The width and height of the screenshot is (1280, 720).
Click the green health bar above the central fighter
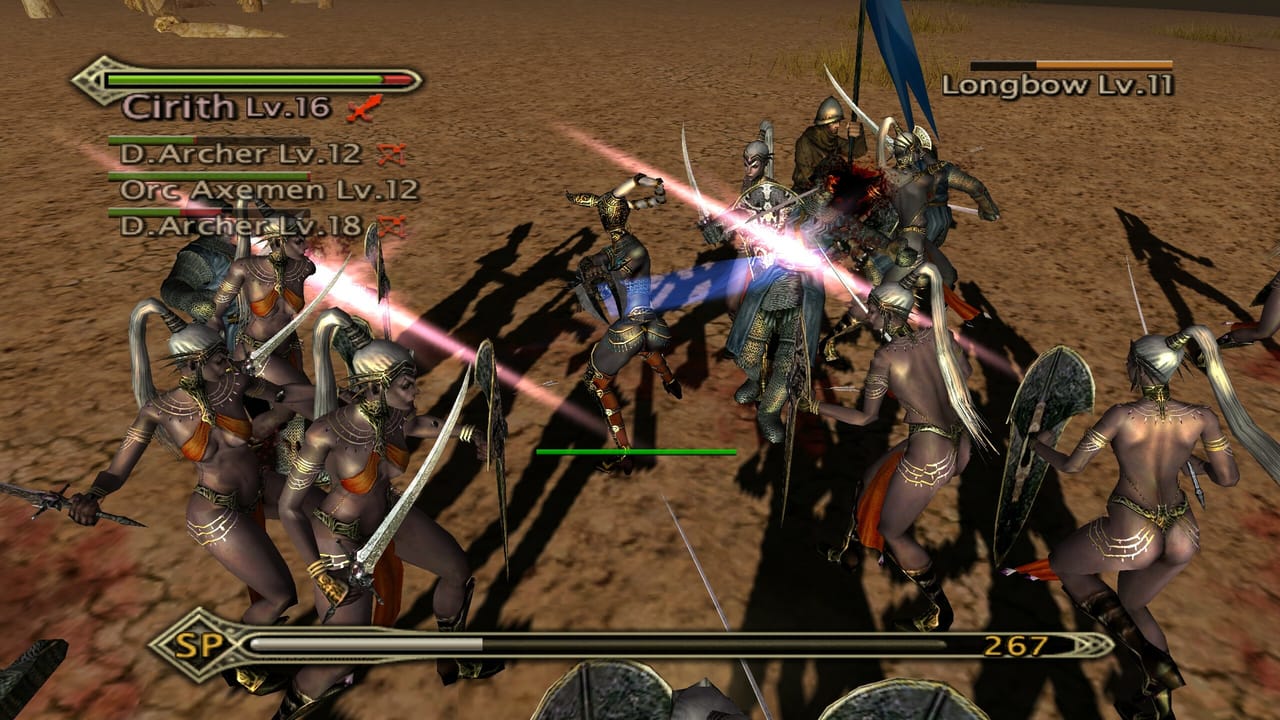(x=635, y=452)
